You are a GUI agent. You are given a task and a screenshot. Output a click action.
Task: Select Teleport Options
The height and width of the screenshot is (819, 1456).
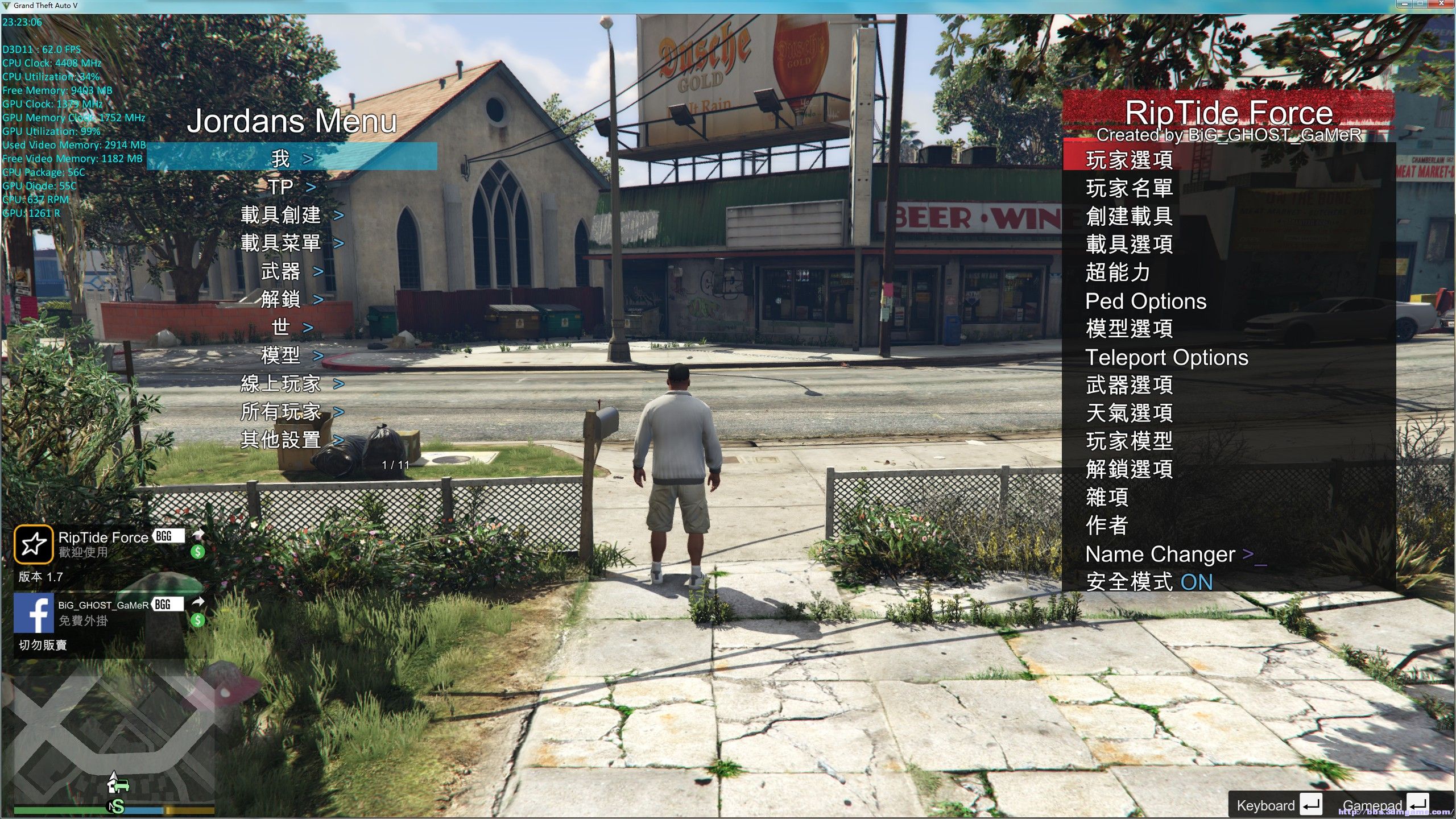click(x=1167, y=357)
